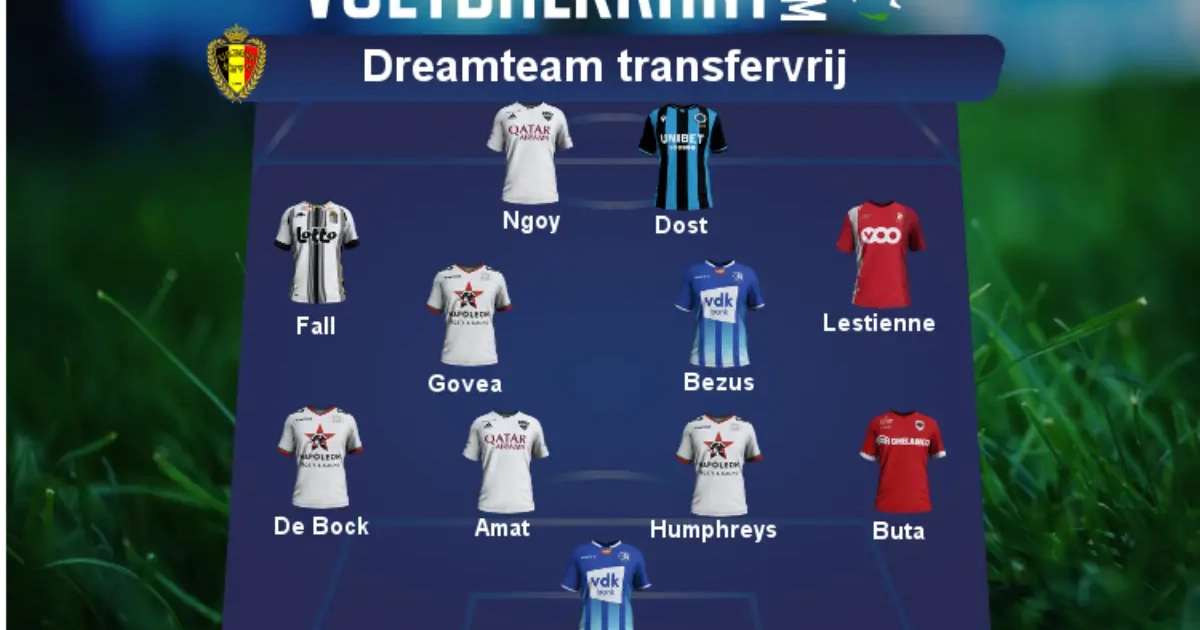Choose defender De Bock's shirt
Image resolution: width=1200 pixels, height=630 pixels.
[x=320, y=457]
